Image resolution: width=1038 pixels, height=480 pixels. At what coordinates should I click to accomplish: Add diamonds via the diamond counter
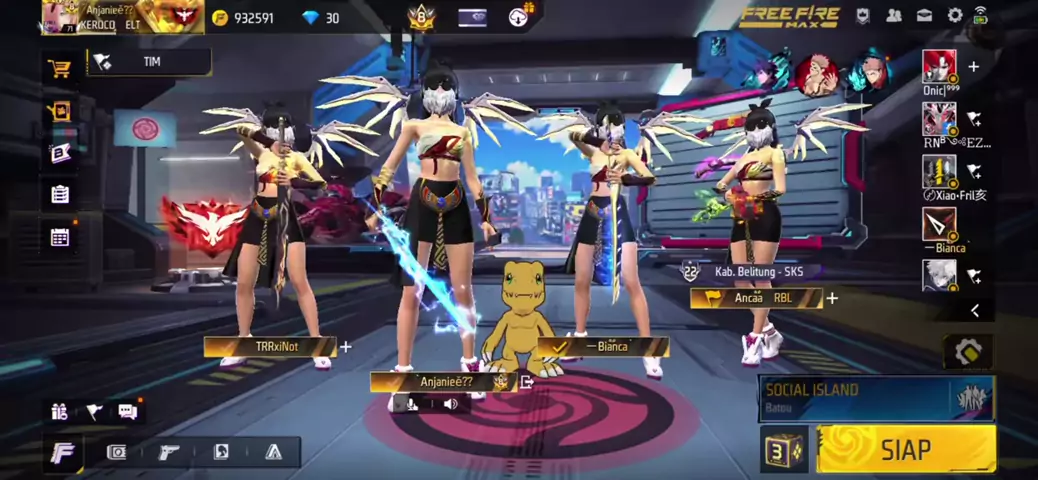click(320, 18)
